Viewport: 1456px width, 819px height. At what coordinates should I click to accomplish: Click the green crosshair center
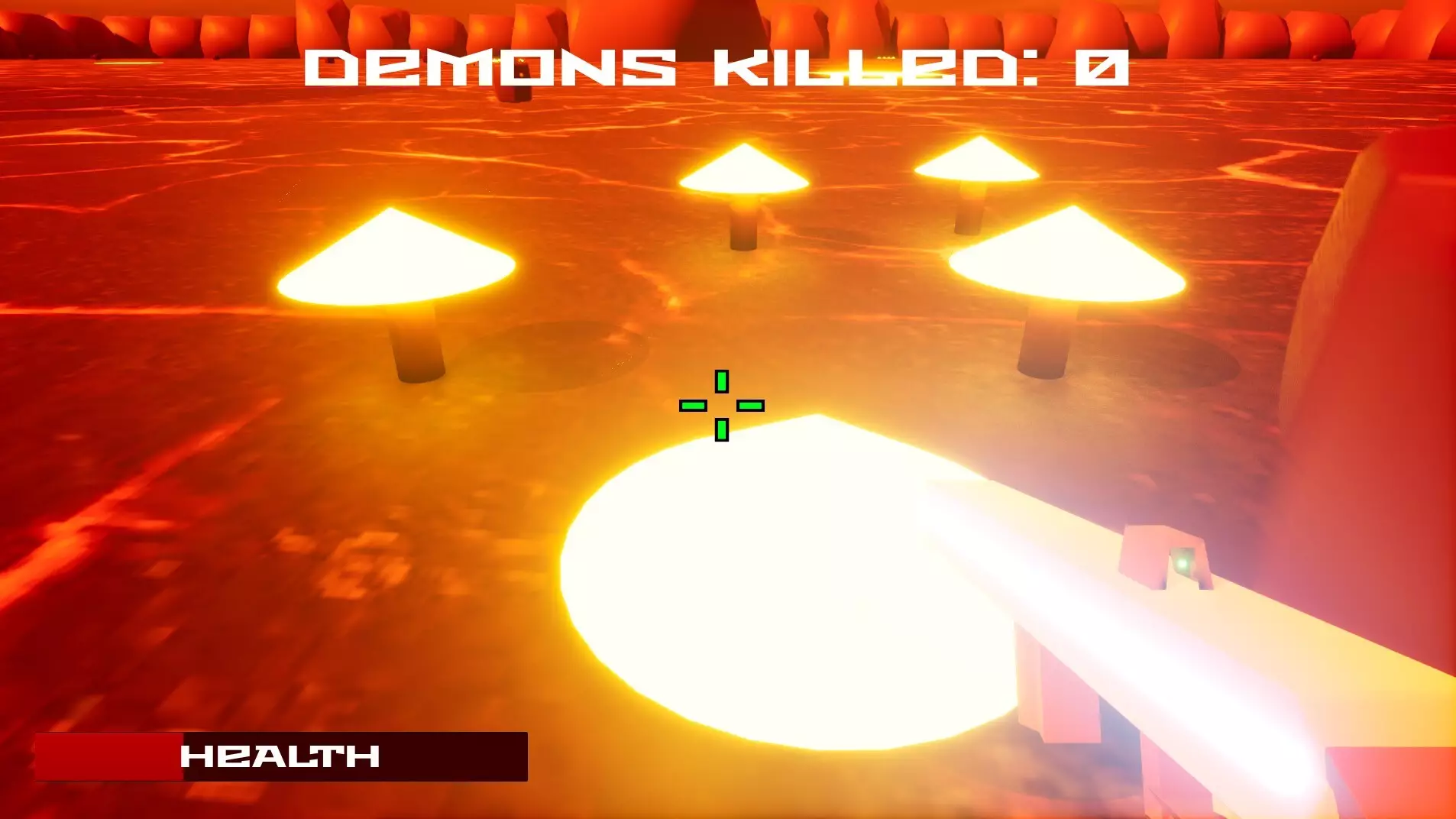[x=722, y=407]
